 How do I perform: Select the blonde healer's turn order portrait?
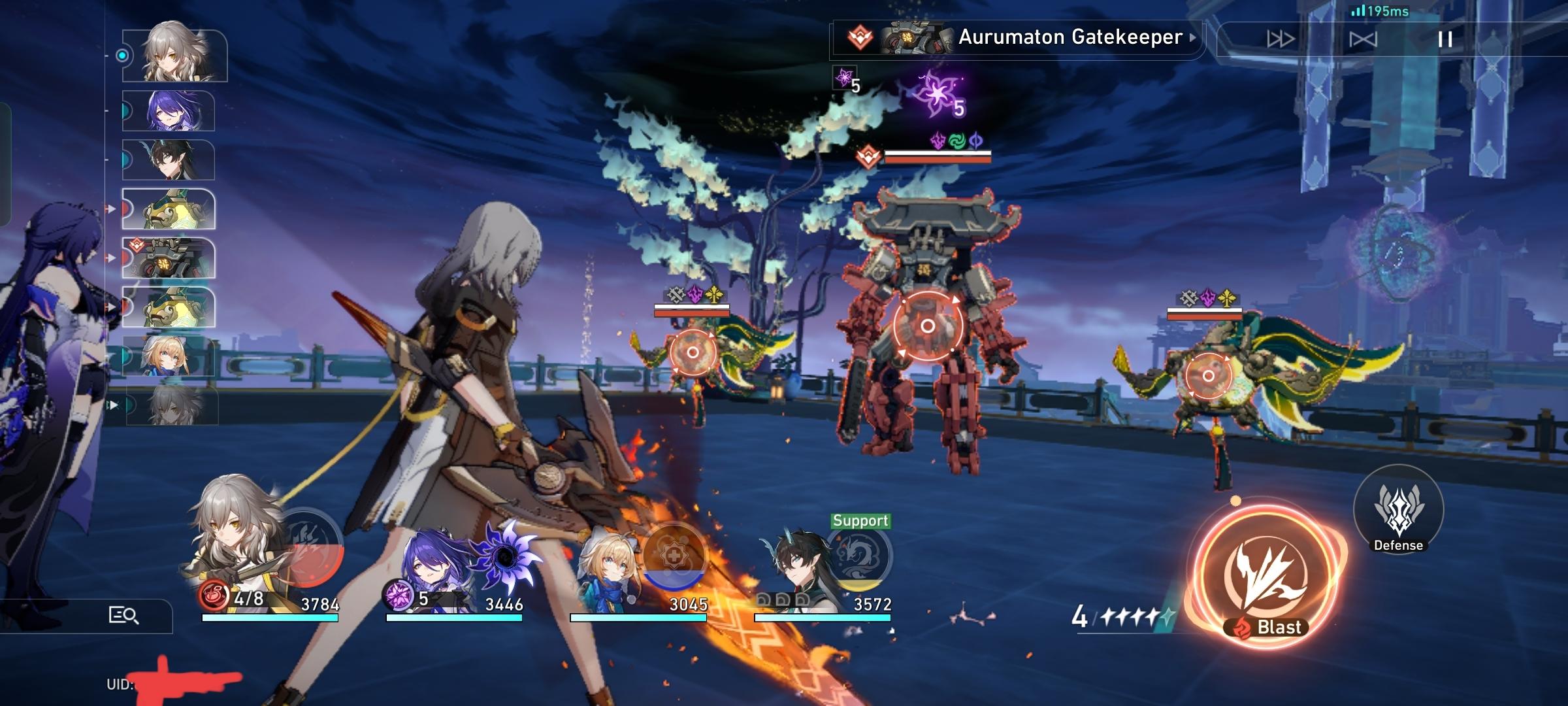(x=169, y=356)
